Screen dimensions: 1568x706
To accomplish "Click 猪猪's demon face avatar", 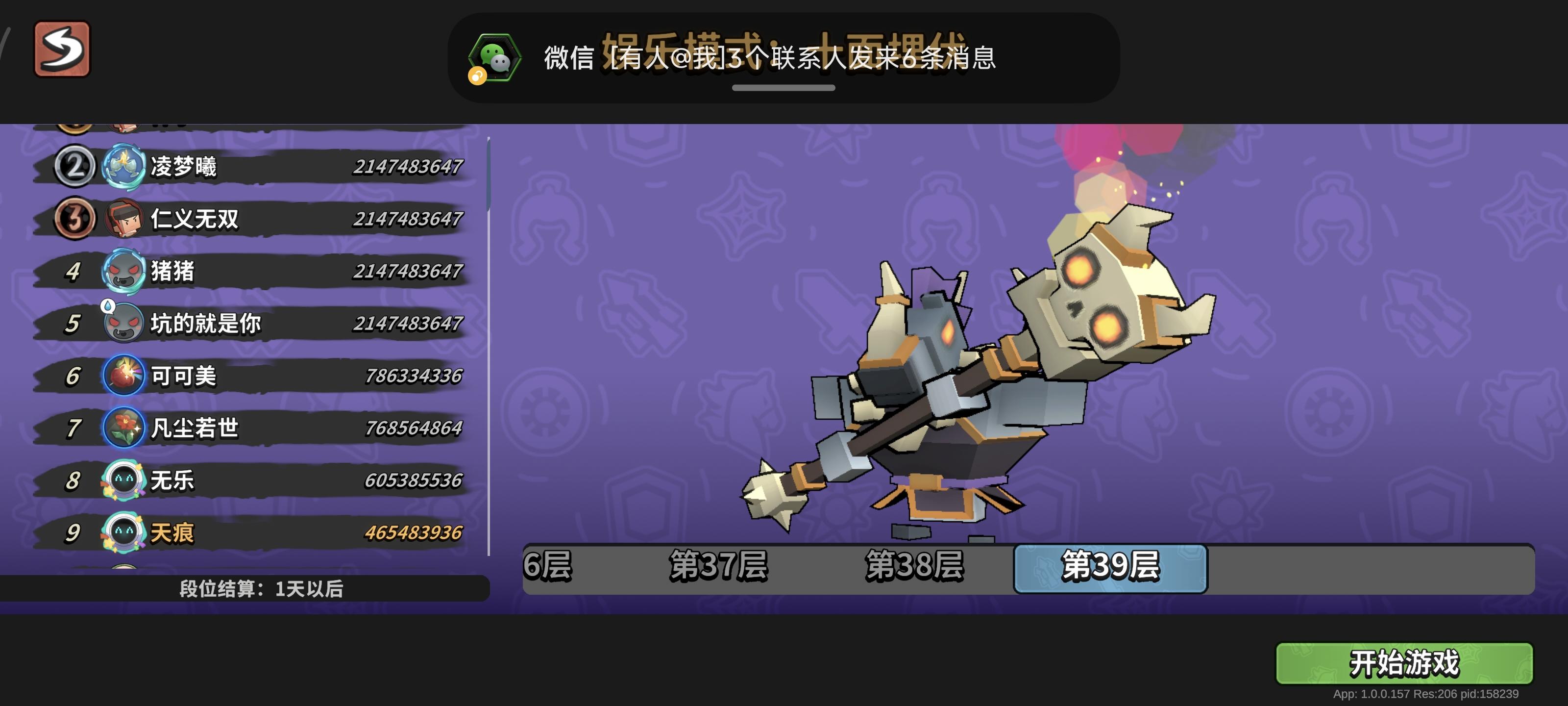I will click(124, 271).
